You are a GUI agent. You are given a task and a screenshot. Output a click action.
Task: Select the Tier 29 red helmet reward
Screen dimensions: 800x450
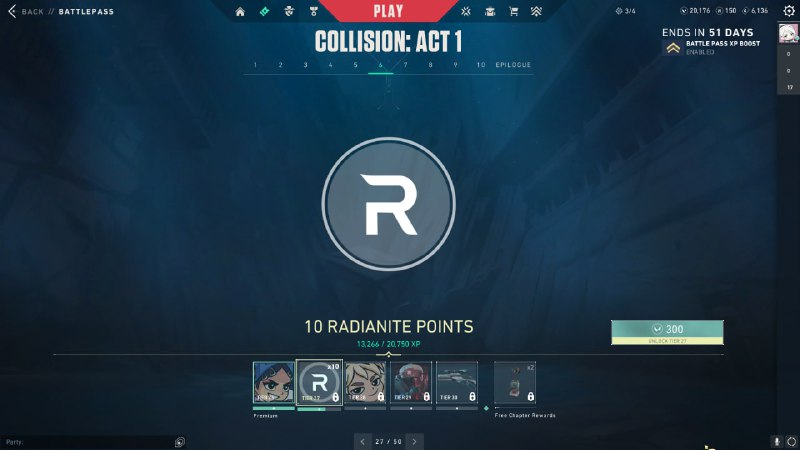(411, 383)
